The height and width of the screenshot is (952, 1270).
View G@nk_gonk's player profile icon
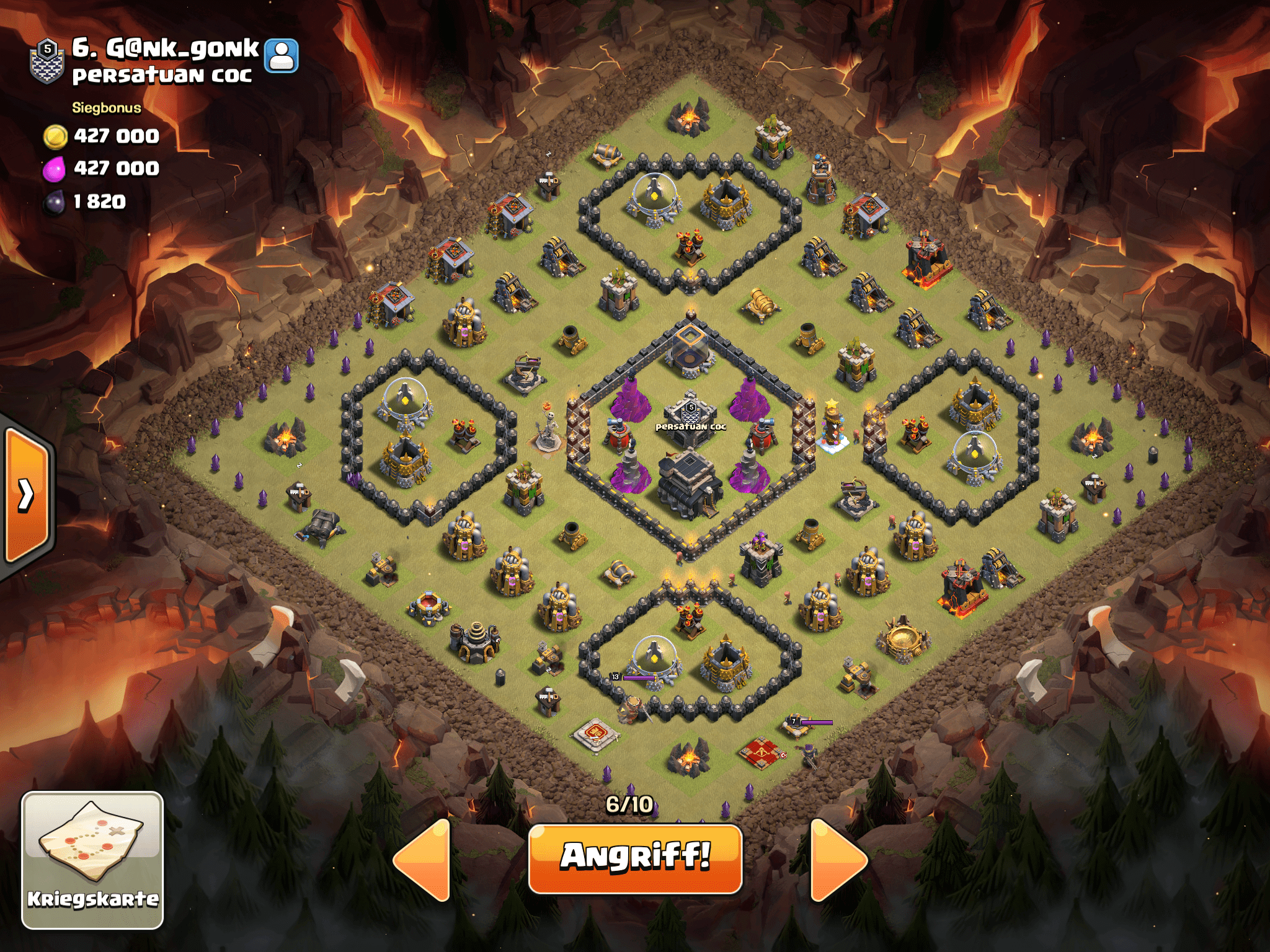[x=282, y=56]
